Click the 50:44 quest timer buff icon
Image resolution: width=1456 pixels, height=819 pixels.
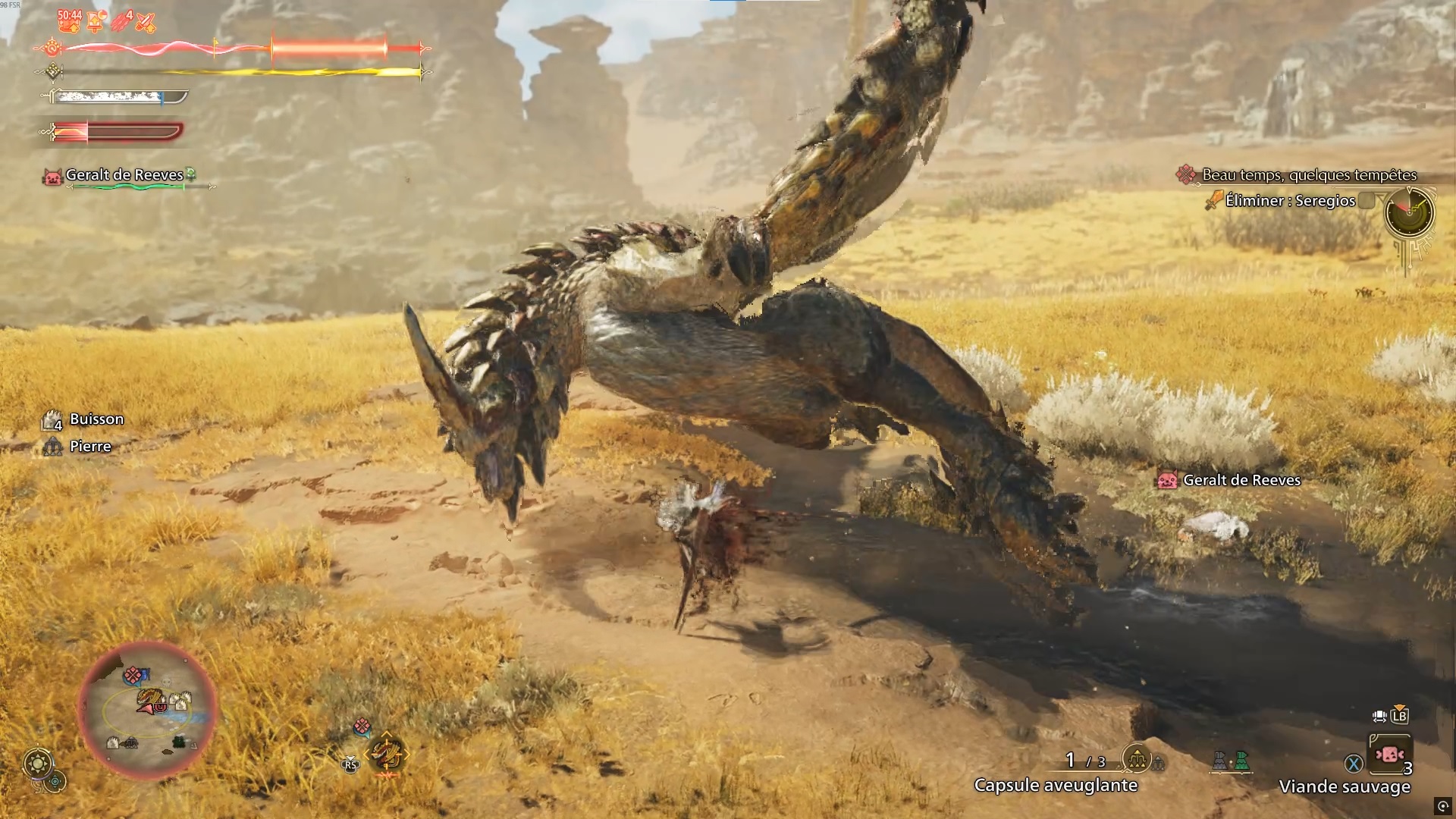[x=69, y=22]
